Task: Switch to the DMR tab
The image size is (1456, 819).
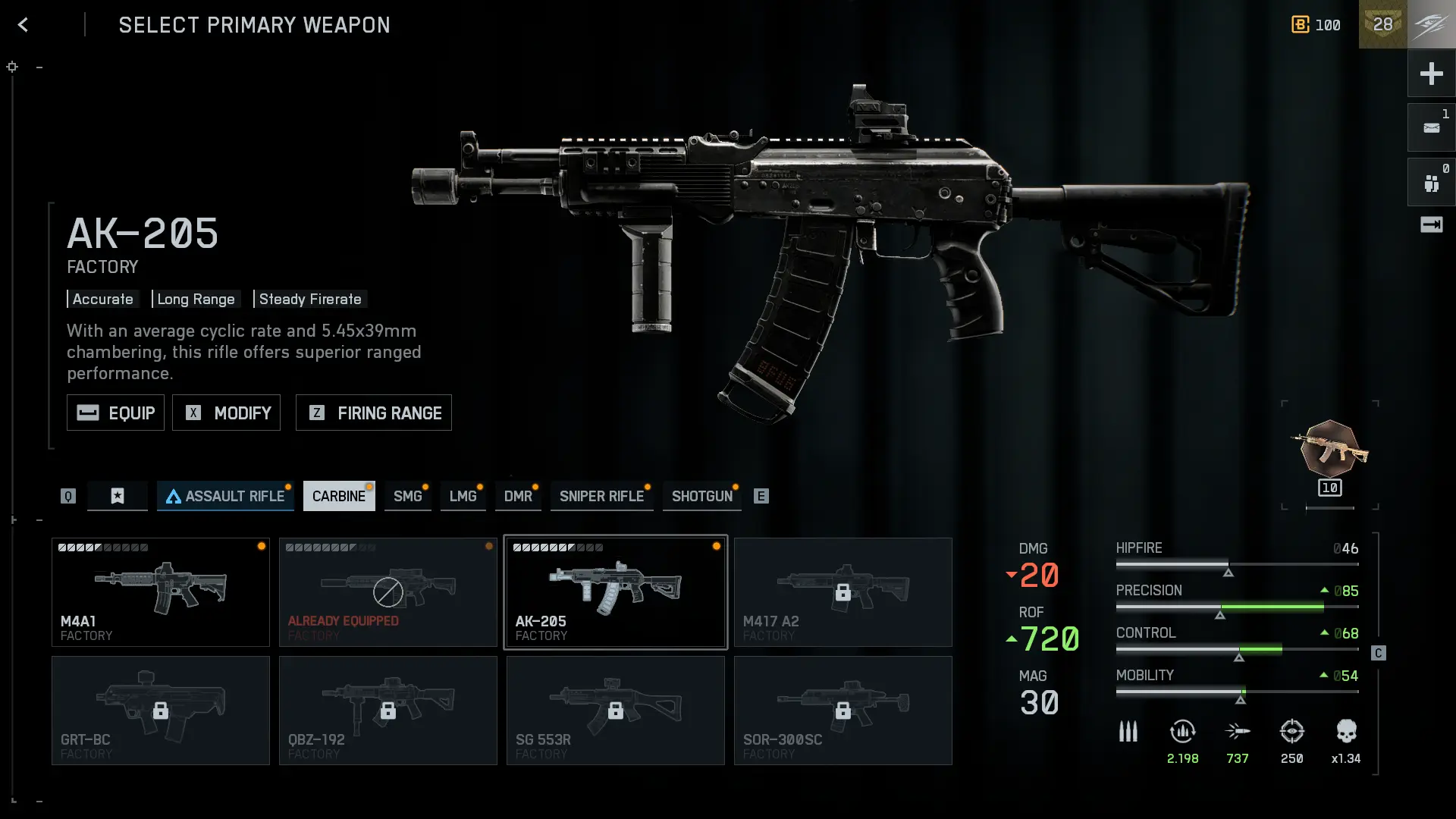Action: click(518, 496)
